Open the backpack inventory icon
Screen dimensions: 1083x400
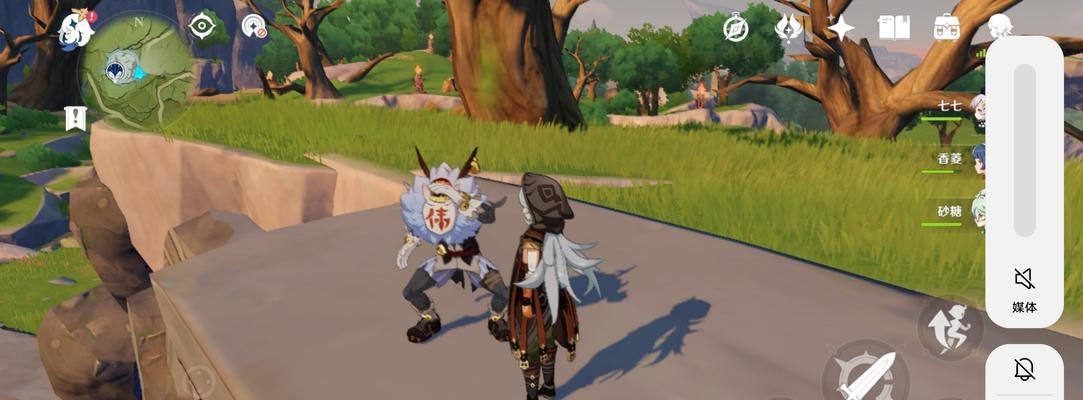click(x=947, y=28)
